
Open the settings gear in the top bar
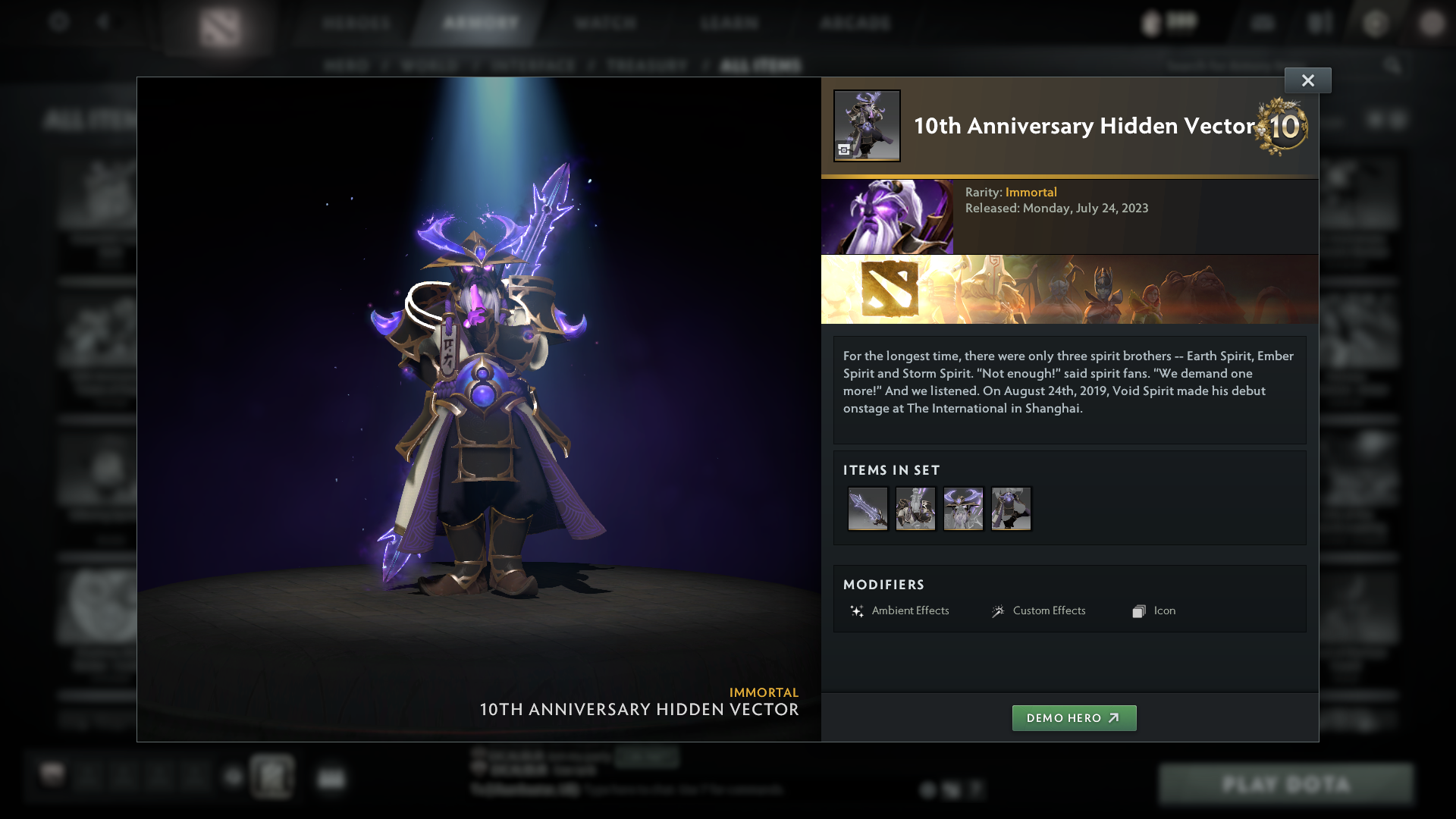(58, 23)
